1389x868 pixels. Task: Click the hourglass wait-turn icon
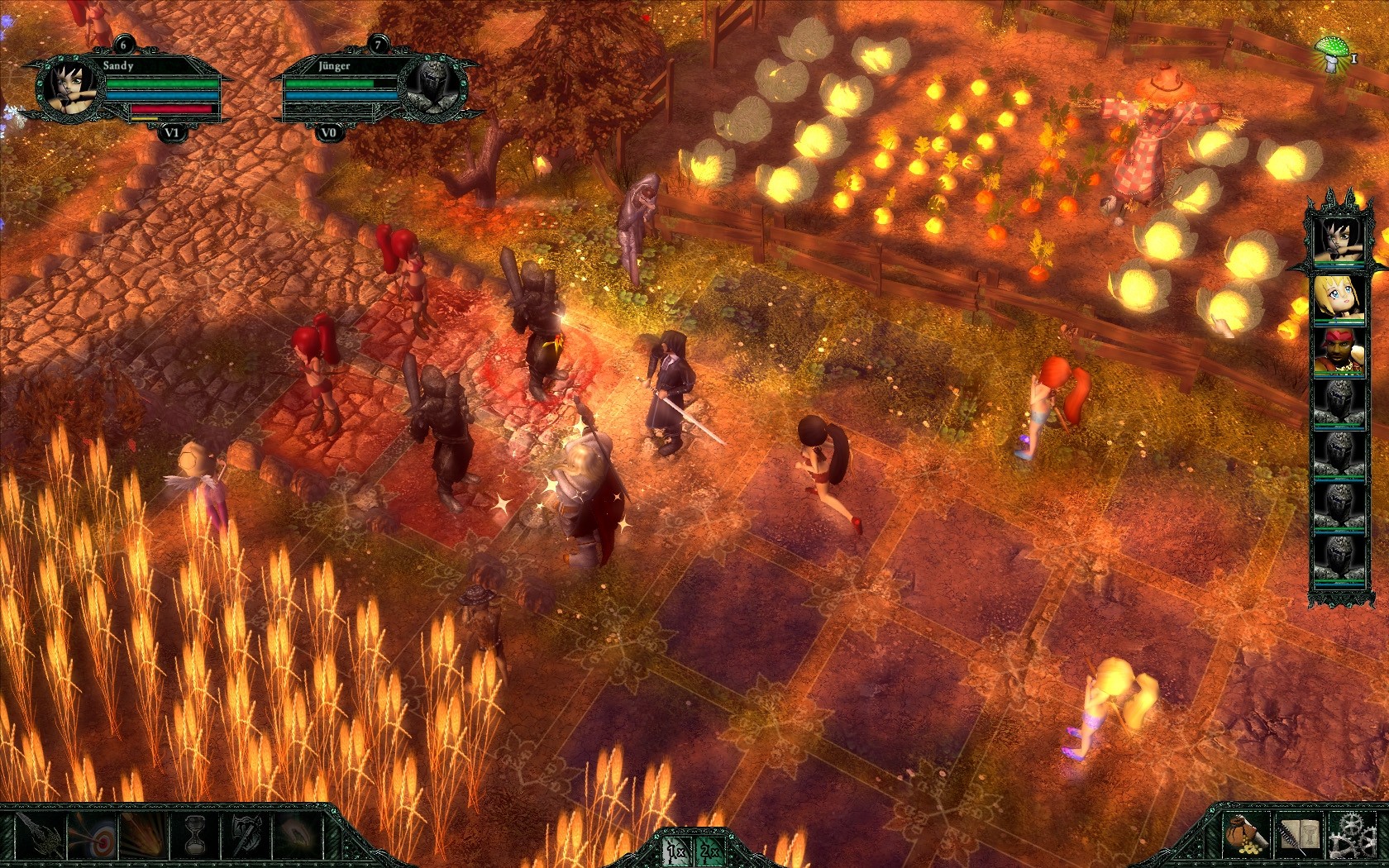196,836
